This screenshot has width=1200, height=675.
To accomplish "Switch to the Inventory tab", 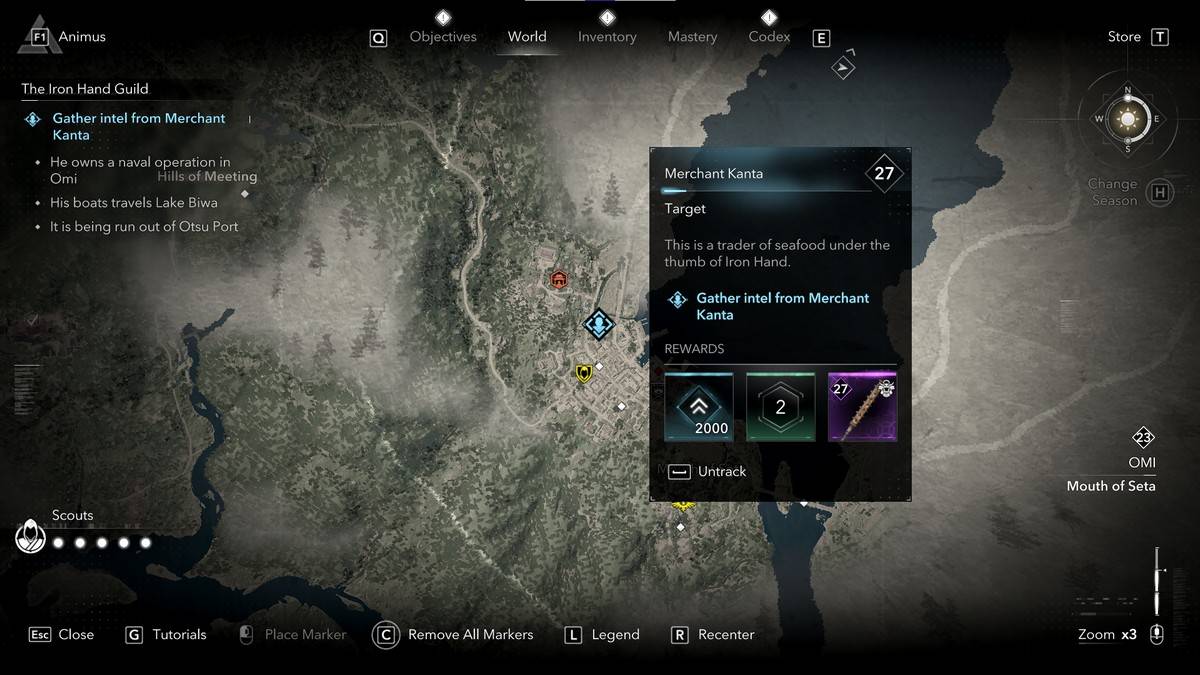I will pos(607,37).
